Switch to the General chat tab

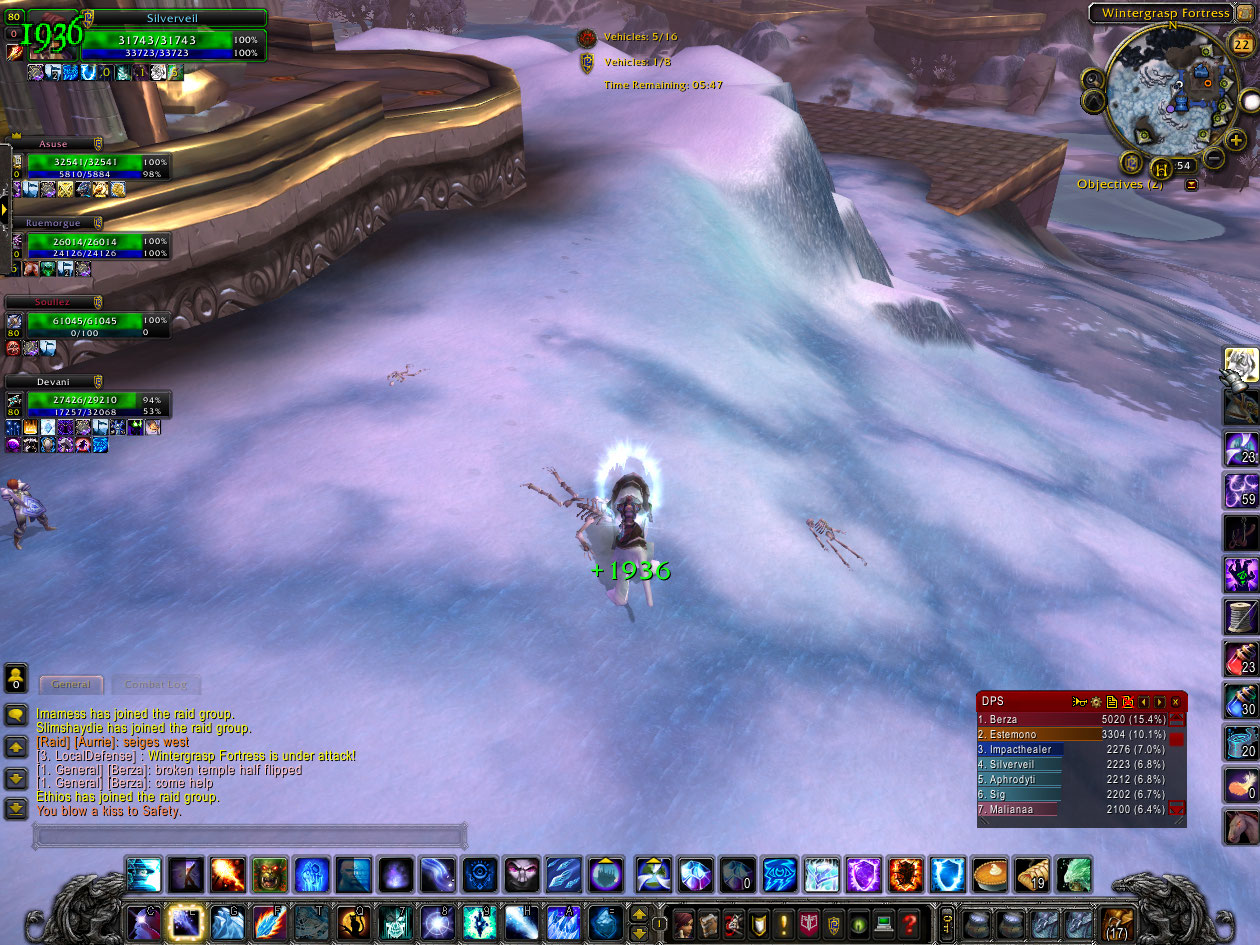click(71, 684)
